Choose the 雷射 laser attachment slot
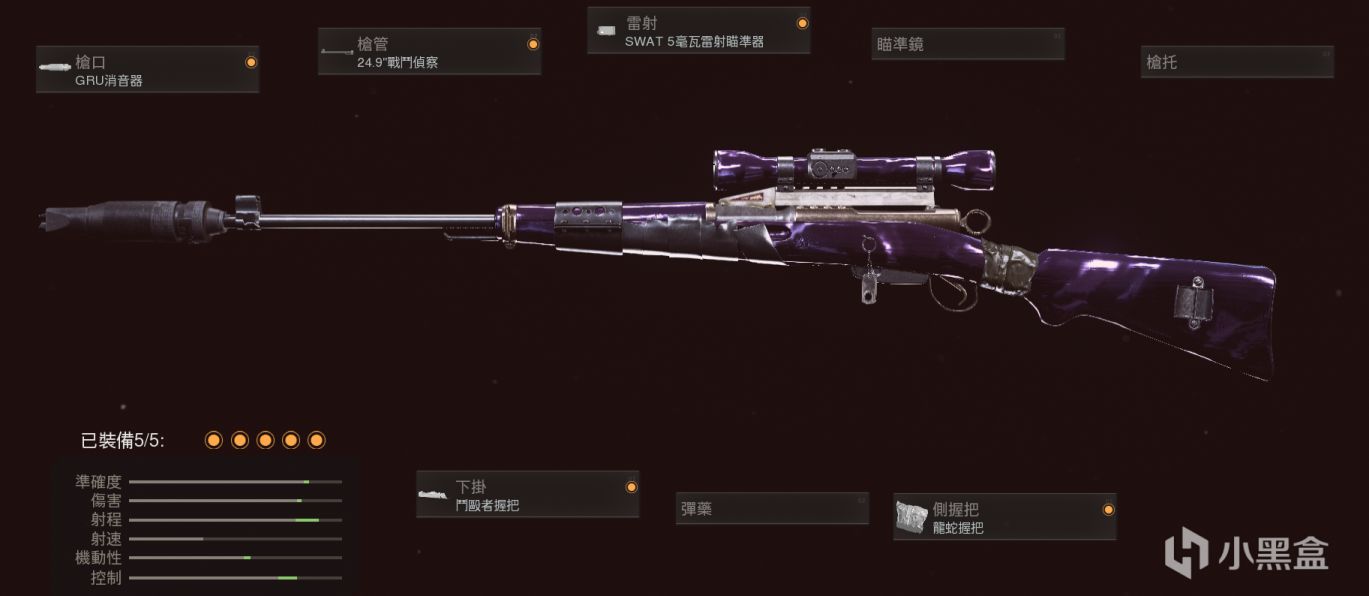Viewport: 1369px width, 596px height. pos(698,31)
